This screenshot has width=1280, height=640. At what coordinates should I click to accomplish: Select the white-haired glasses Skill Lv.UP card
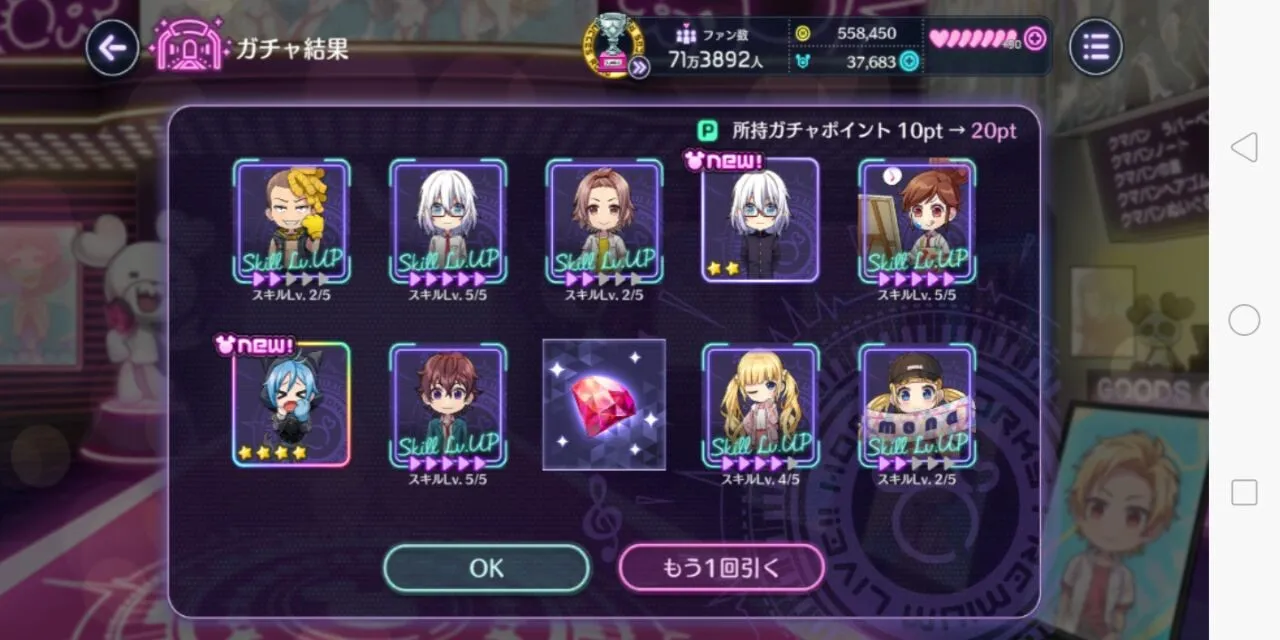448,220
